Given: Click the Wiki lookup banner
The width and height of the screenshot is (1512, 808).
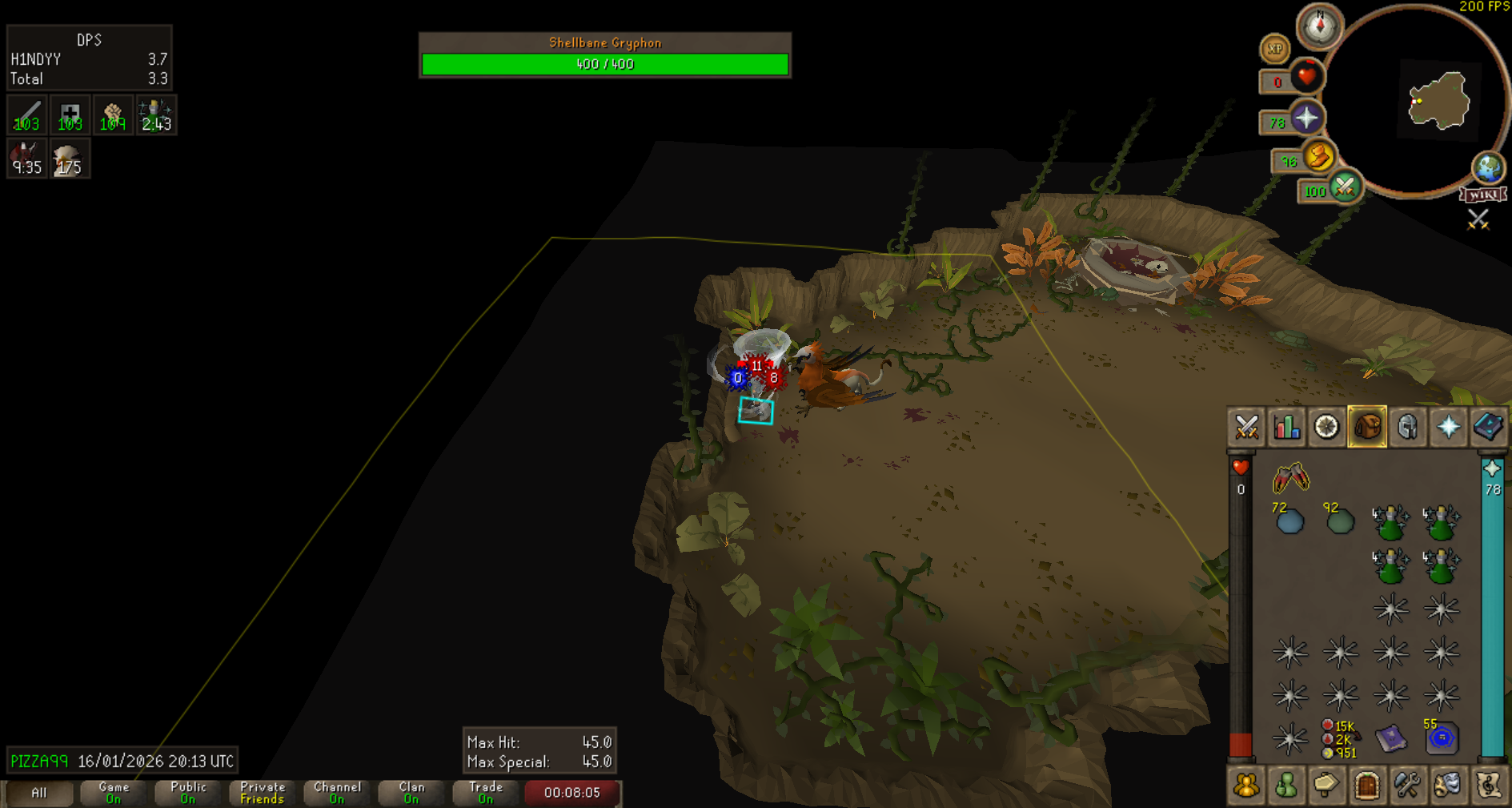Looking at the screenshot, I should pyautogui.click(x=1483, y=195).
